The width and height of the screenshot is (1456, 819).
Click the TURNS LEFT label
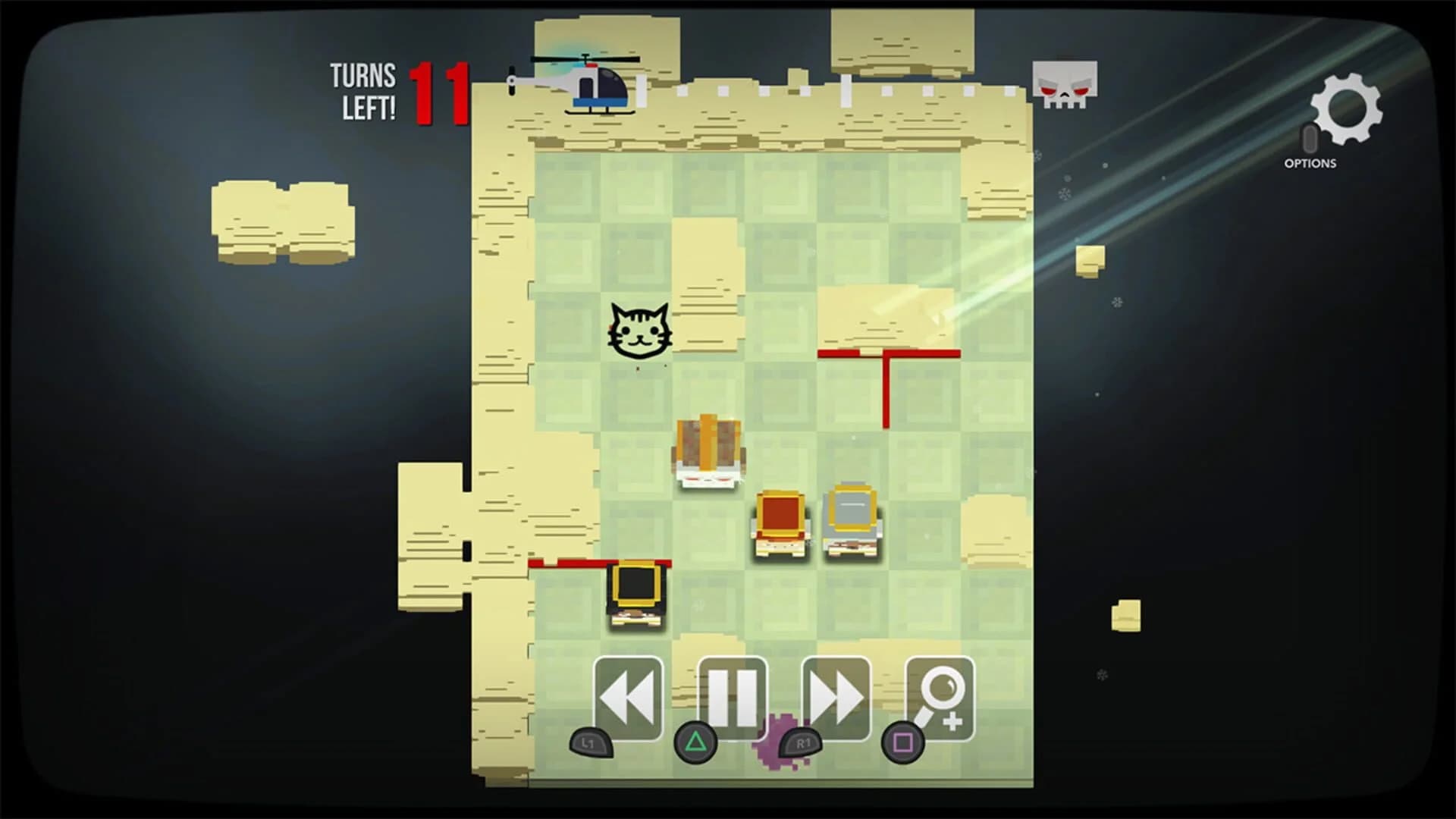point(362,93)
